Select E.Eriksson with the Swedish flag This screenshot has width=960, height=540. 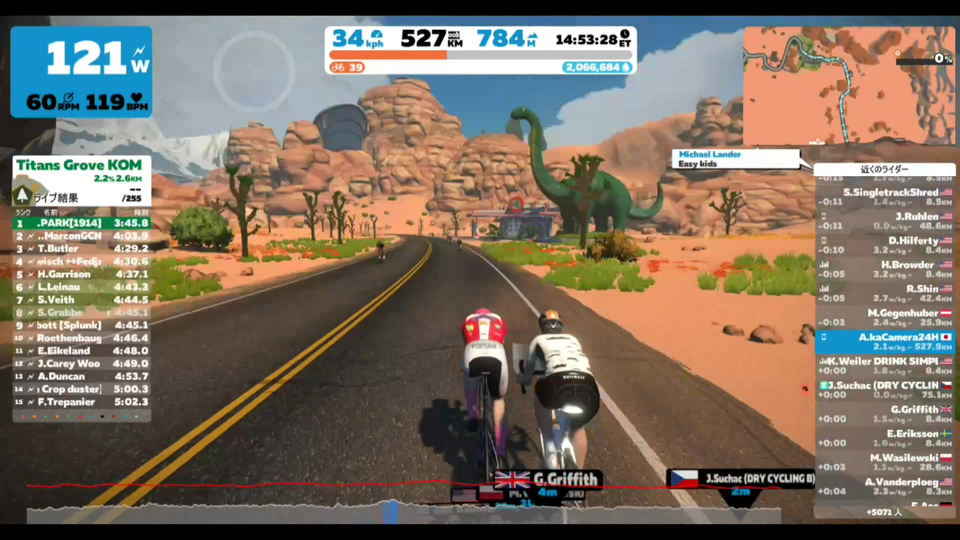pyautogui.click(x=884, y=438)
